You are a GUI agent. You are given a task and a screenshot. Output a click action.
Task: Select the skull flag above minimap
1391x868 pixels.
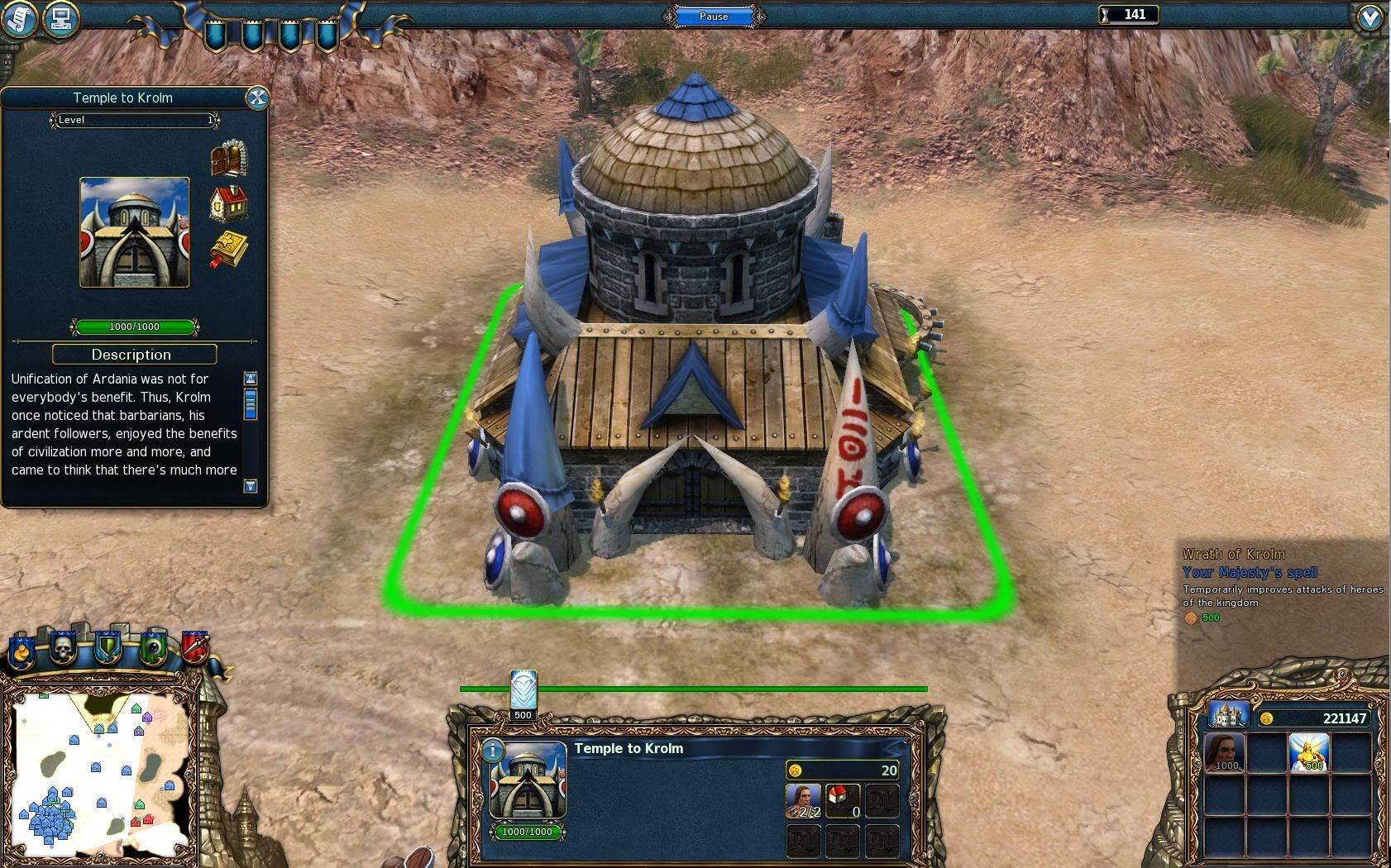[x=64, y=648]
